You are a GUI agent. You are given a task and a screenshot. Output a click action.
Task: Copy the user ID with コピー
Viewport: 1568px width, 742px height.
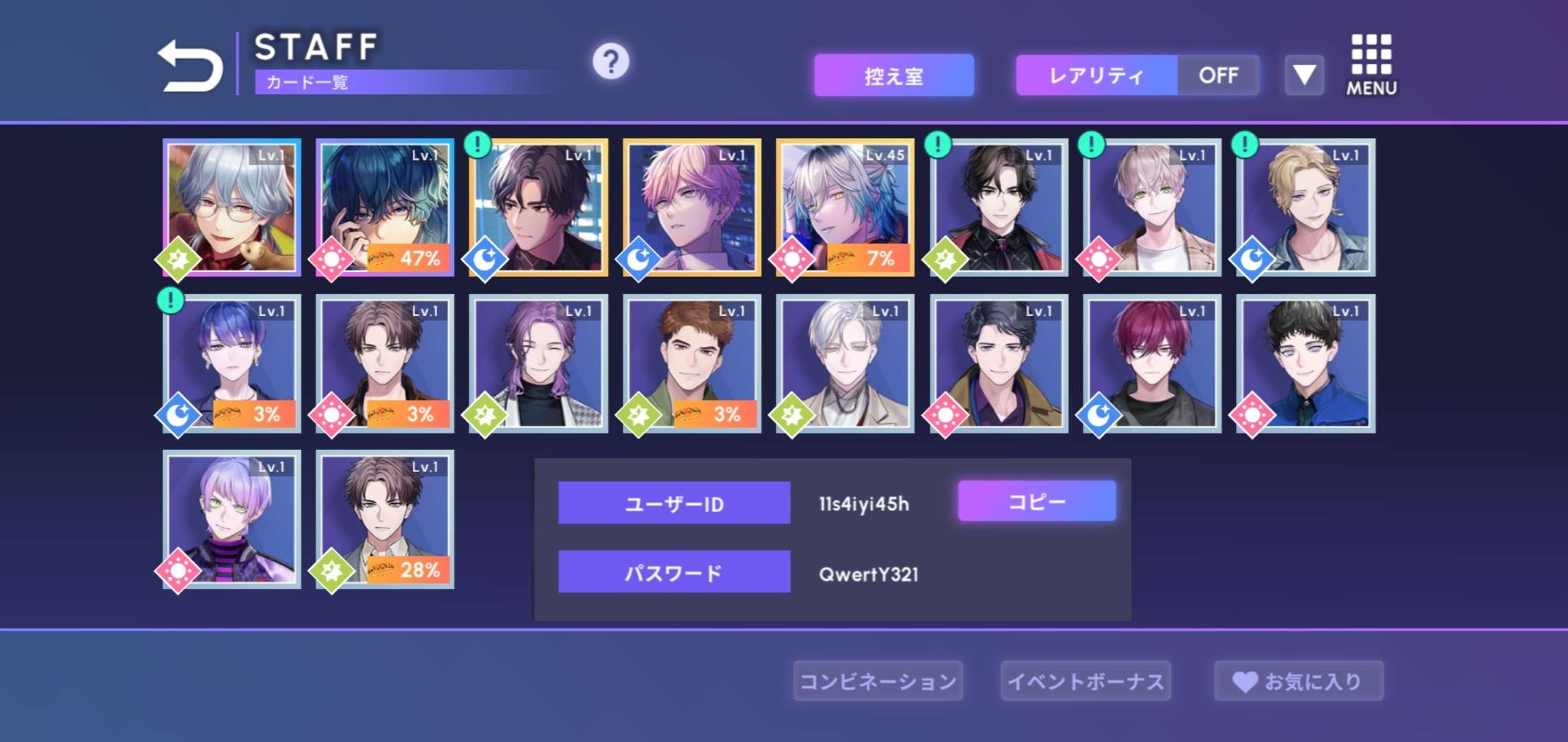pyautogui.click(x=1037, y=502)
